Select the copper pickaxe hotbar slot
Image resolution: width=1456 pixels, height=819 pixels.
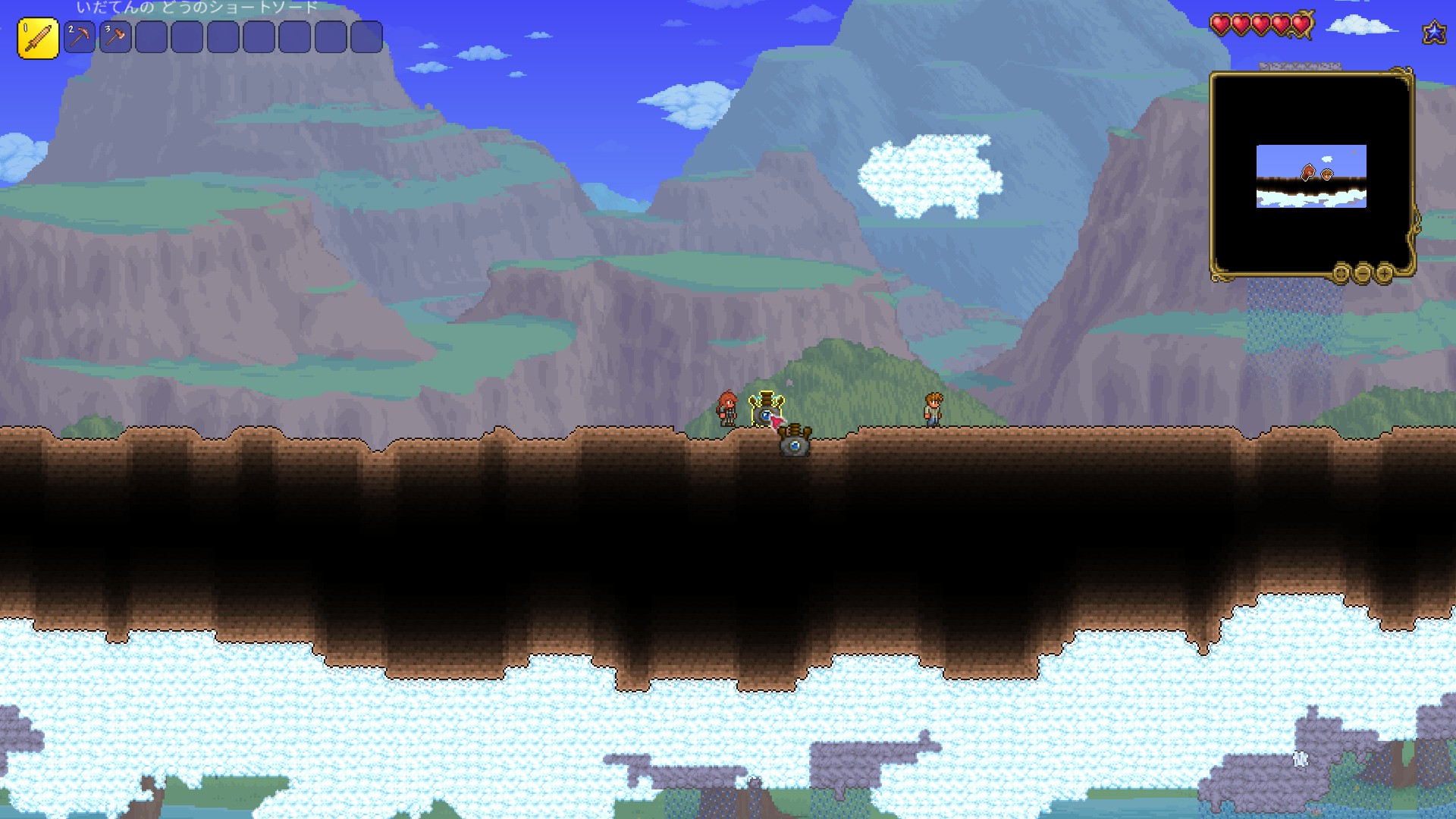[80, 37]
